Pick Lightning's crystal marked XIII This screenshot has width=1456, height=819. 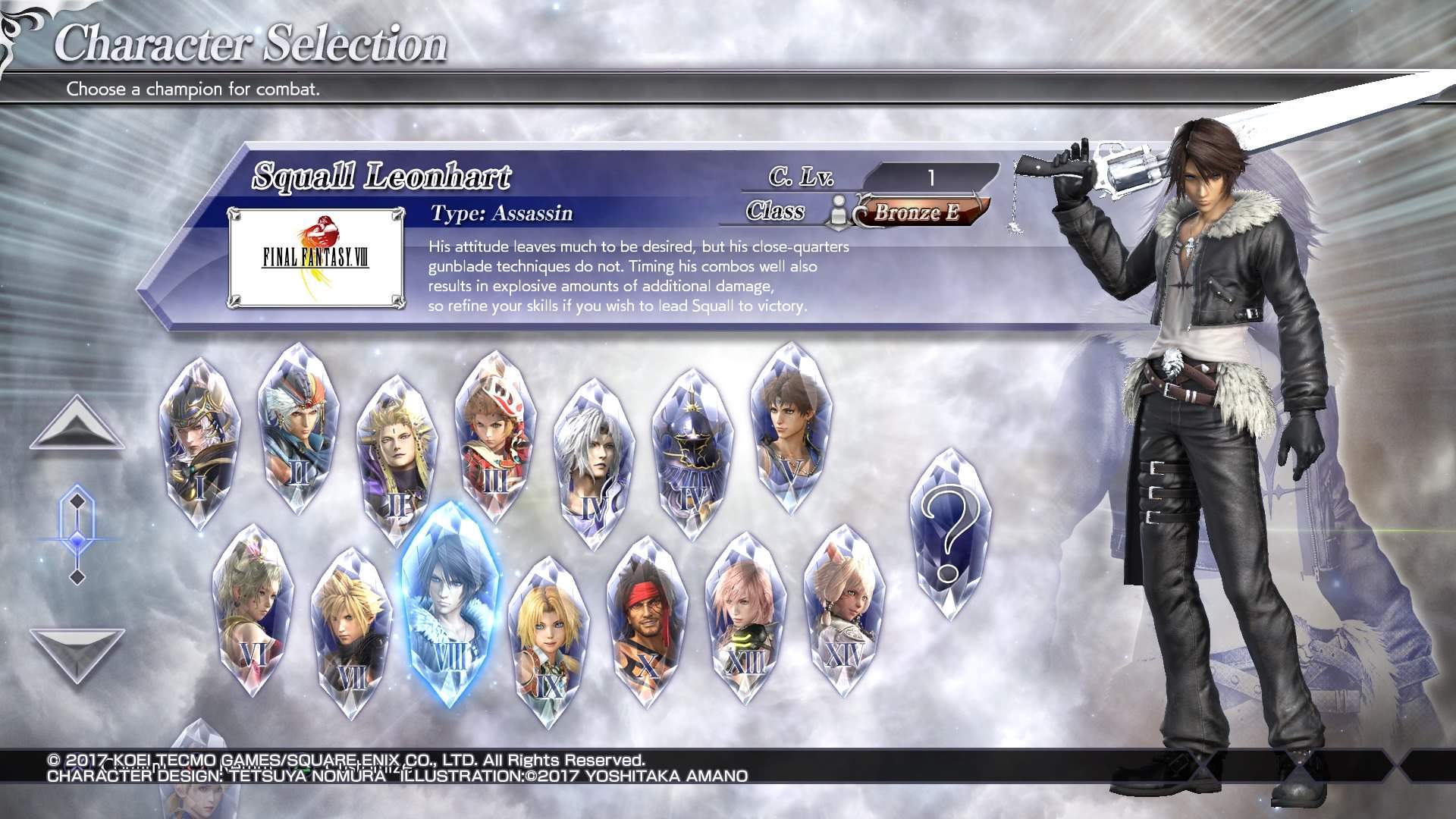pyautogui.click(x=745, y=618)
